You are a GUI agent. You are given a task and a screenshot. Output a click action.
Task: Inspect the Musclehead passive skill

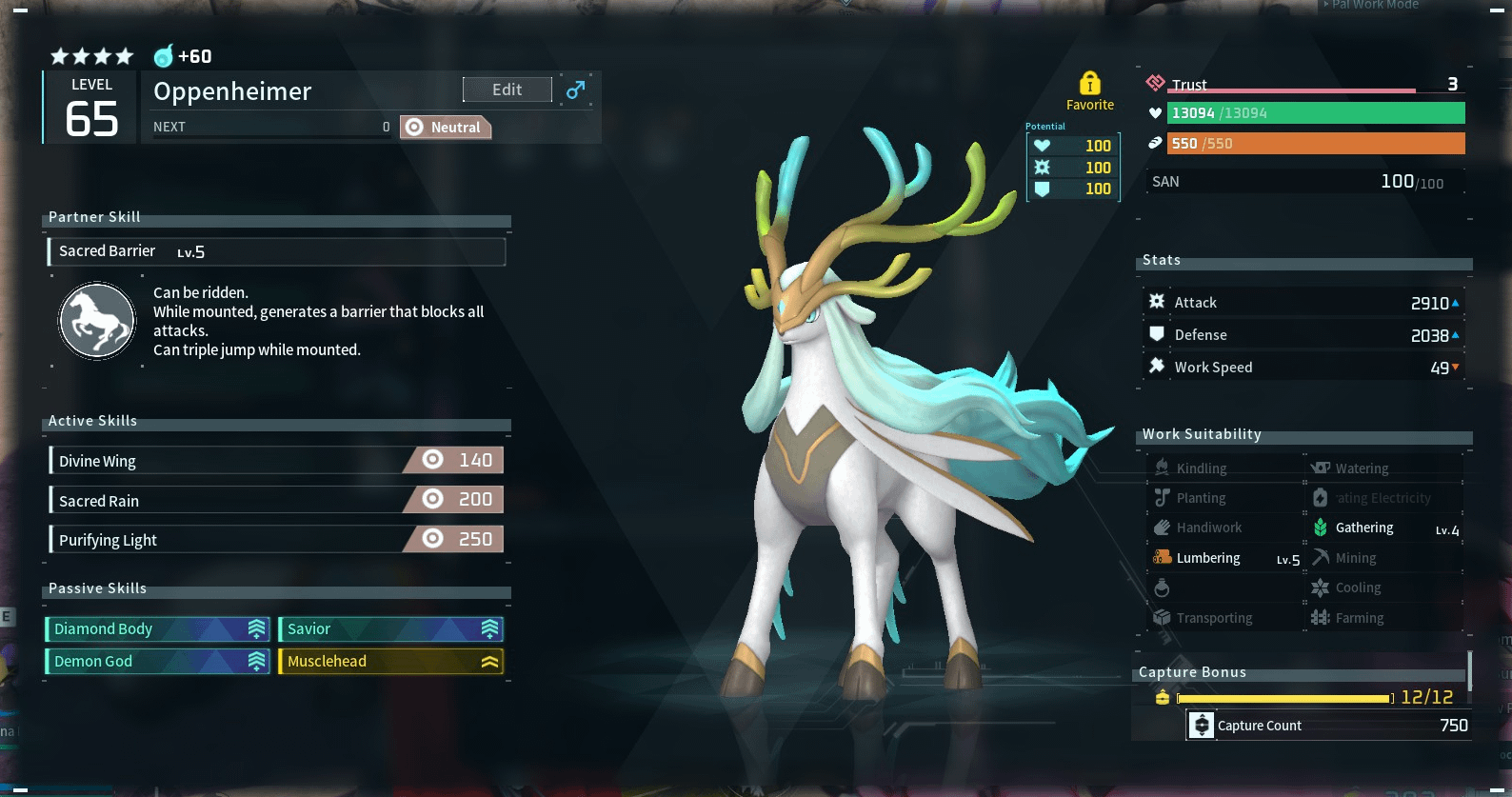click(x=390, y=661)
